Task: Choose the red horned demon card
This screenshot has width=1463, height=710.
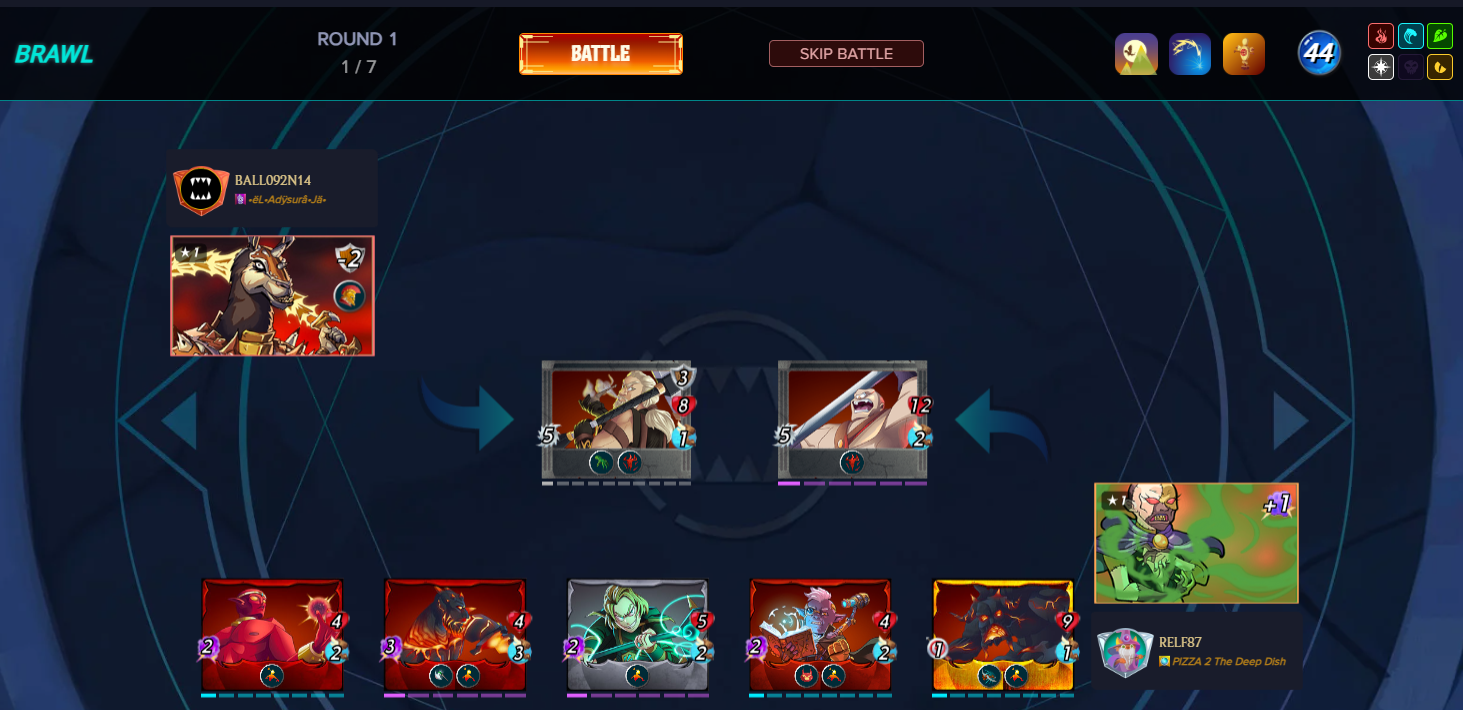Action: pyautogui.click(x=272, y=634)
